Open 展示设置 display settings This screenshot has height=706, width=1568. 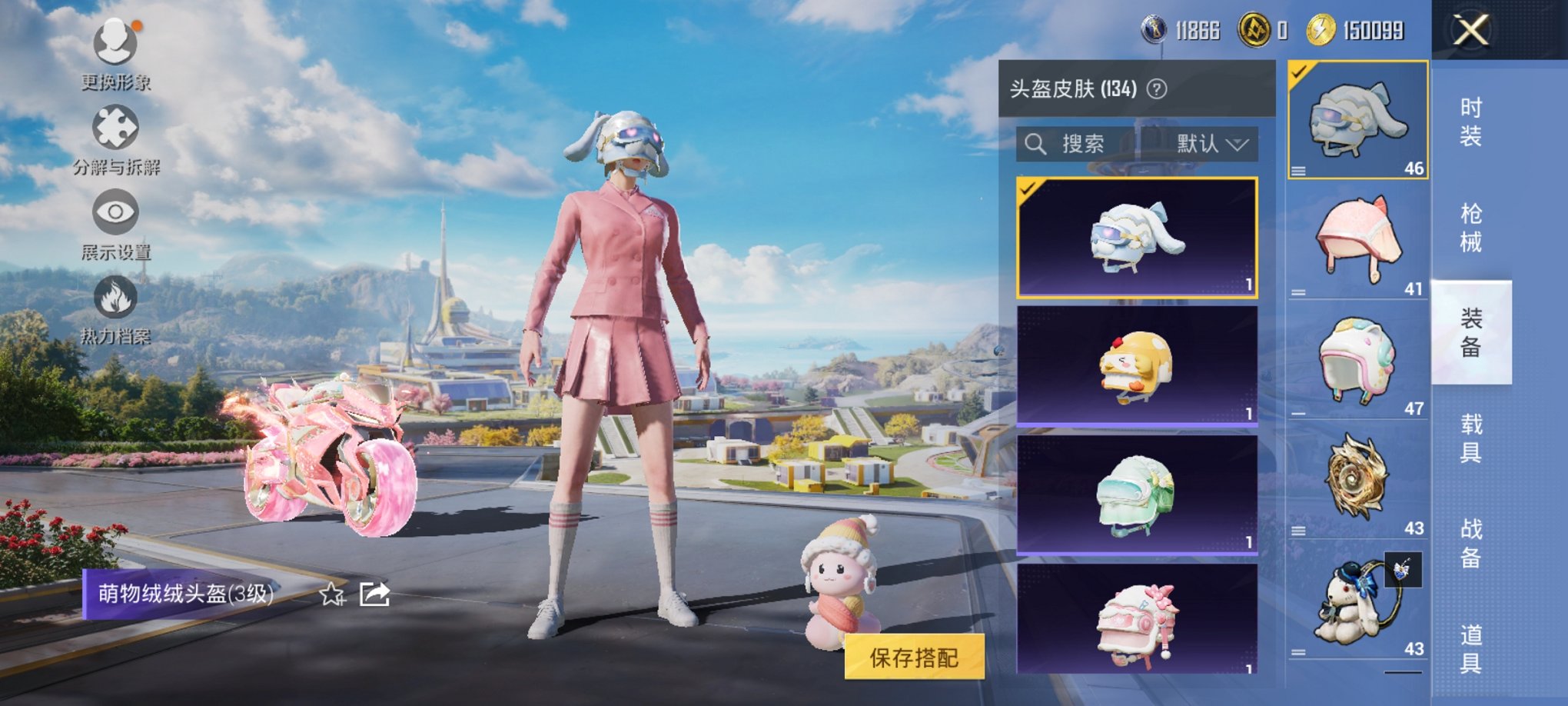point(114,212)
